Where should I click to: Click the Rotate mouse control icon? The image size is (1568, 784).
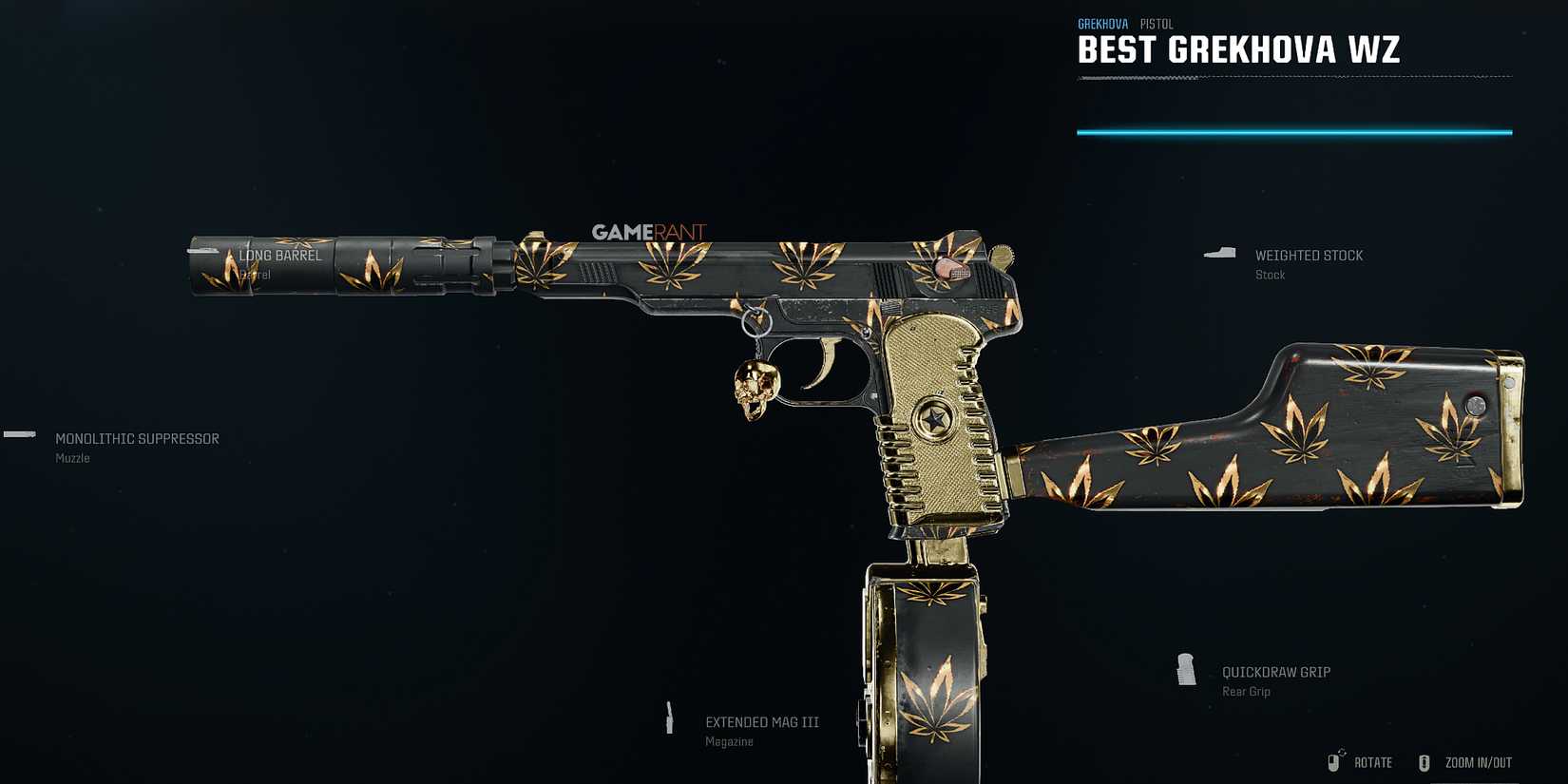[x=1334, y=761]
